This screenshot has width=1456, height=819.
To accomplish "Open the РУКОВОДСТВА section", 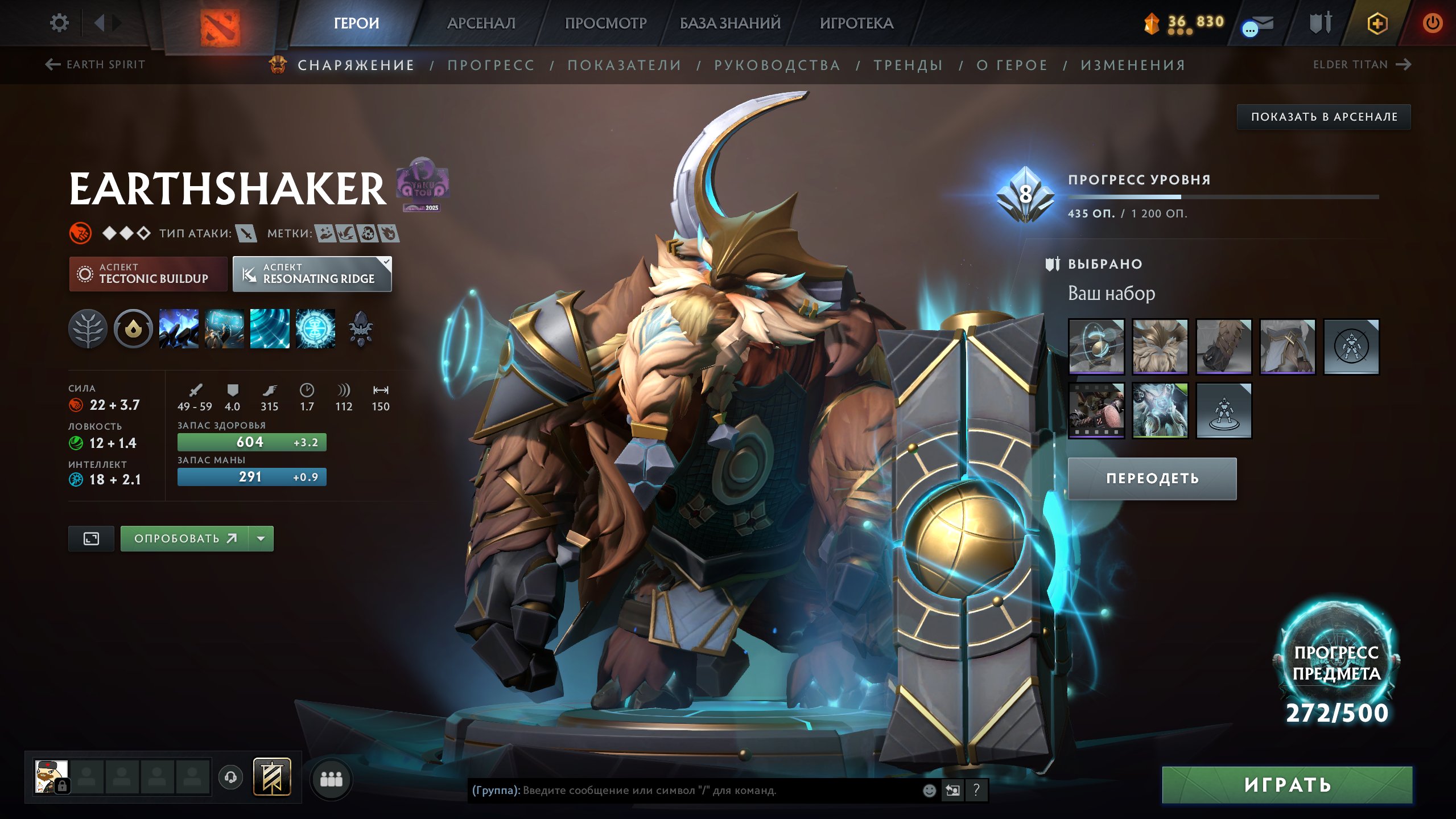I will coord(776,65).
